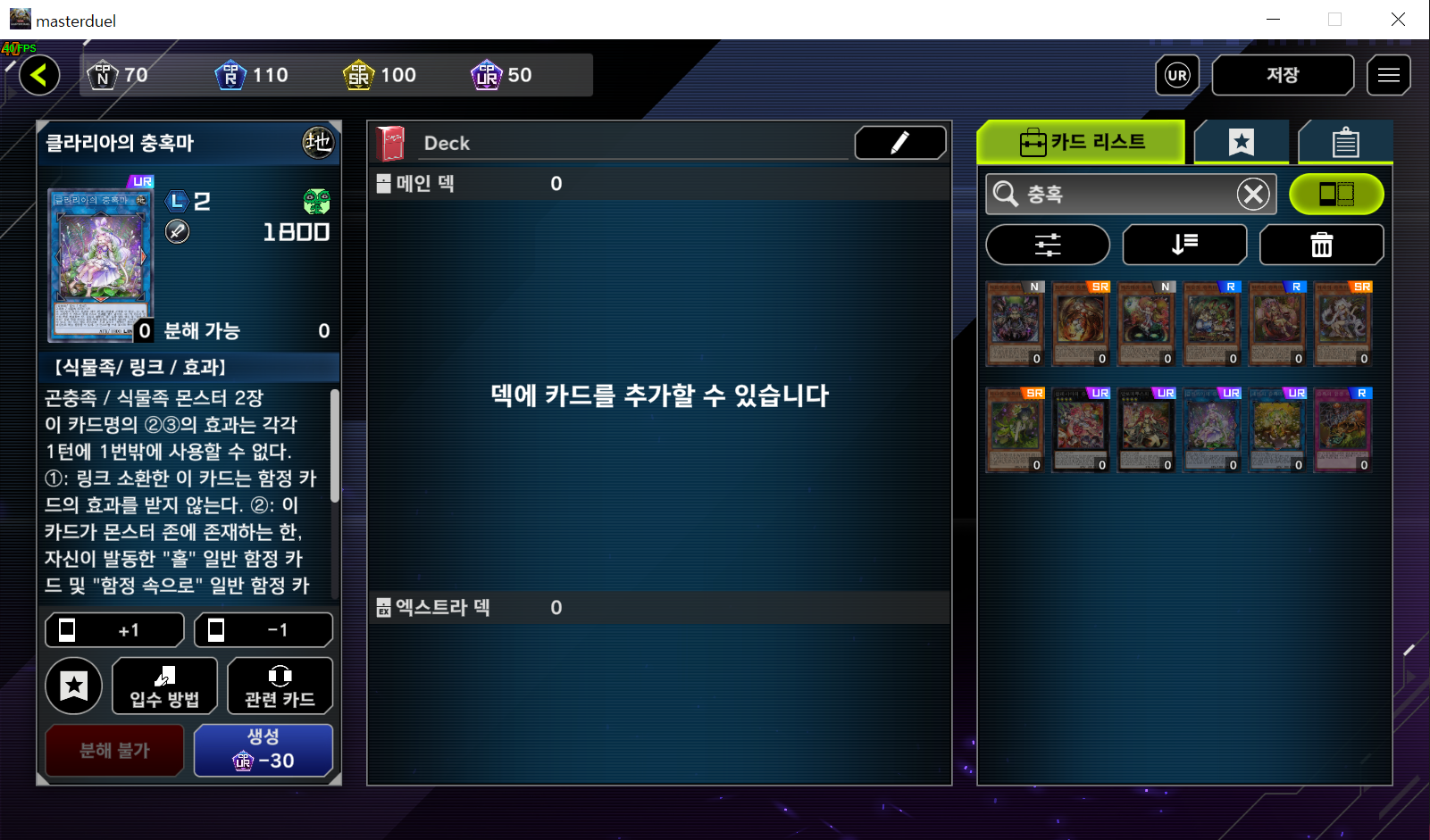Open the clipboard tab
The image size is (1430, 840).
coord(1345,142)
